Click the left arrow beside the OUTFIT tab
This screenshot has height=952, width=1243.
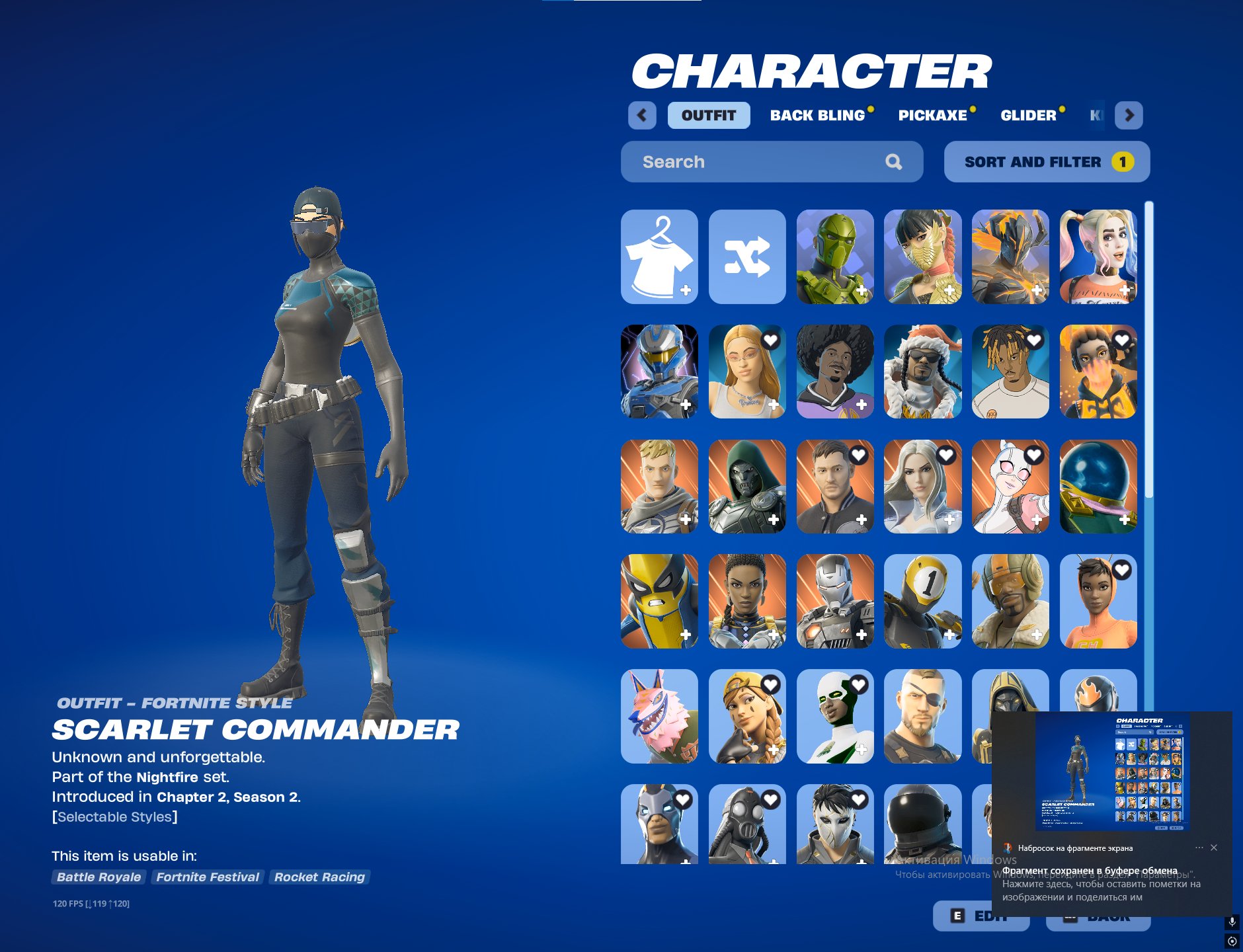642,115
